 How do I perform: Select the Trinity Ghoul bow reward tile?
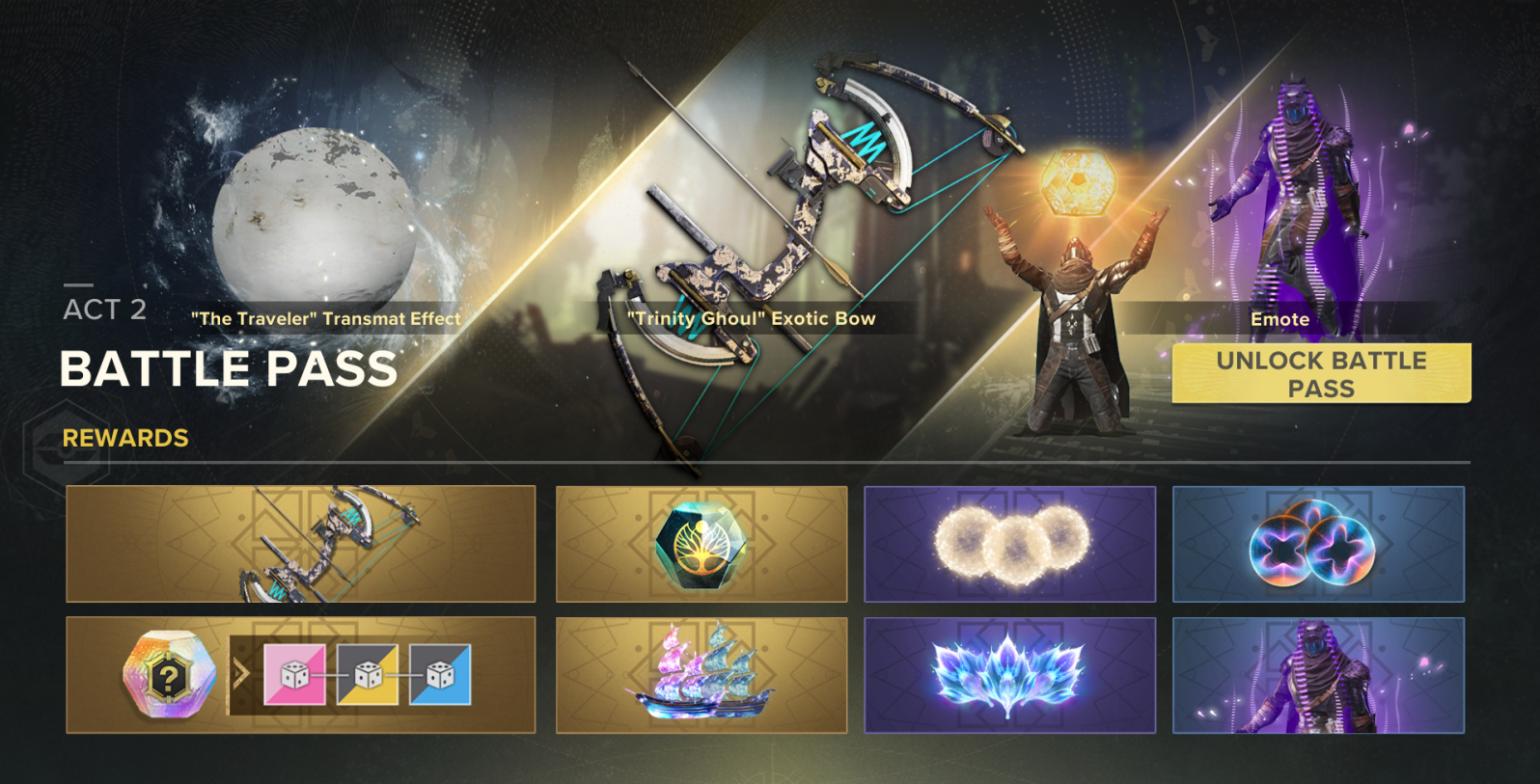point(300,544)
